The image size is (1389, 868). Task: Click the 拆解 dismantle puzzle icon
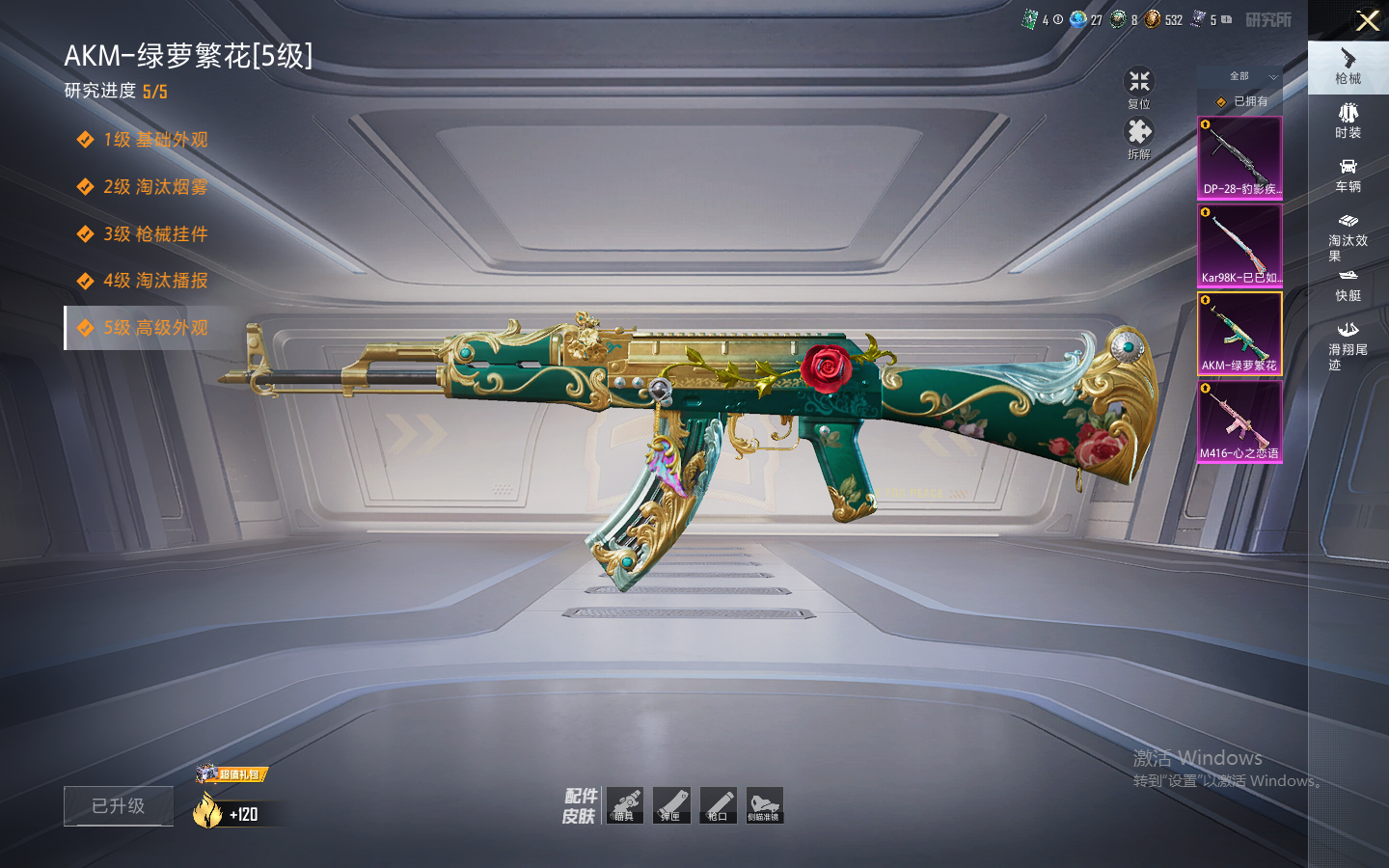[1139, 137]
